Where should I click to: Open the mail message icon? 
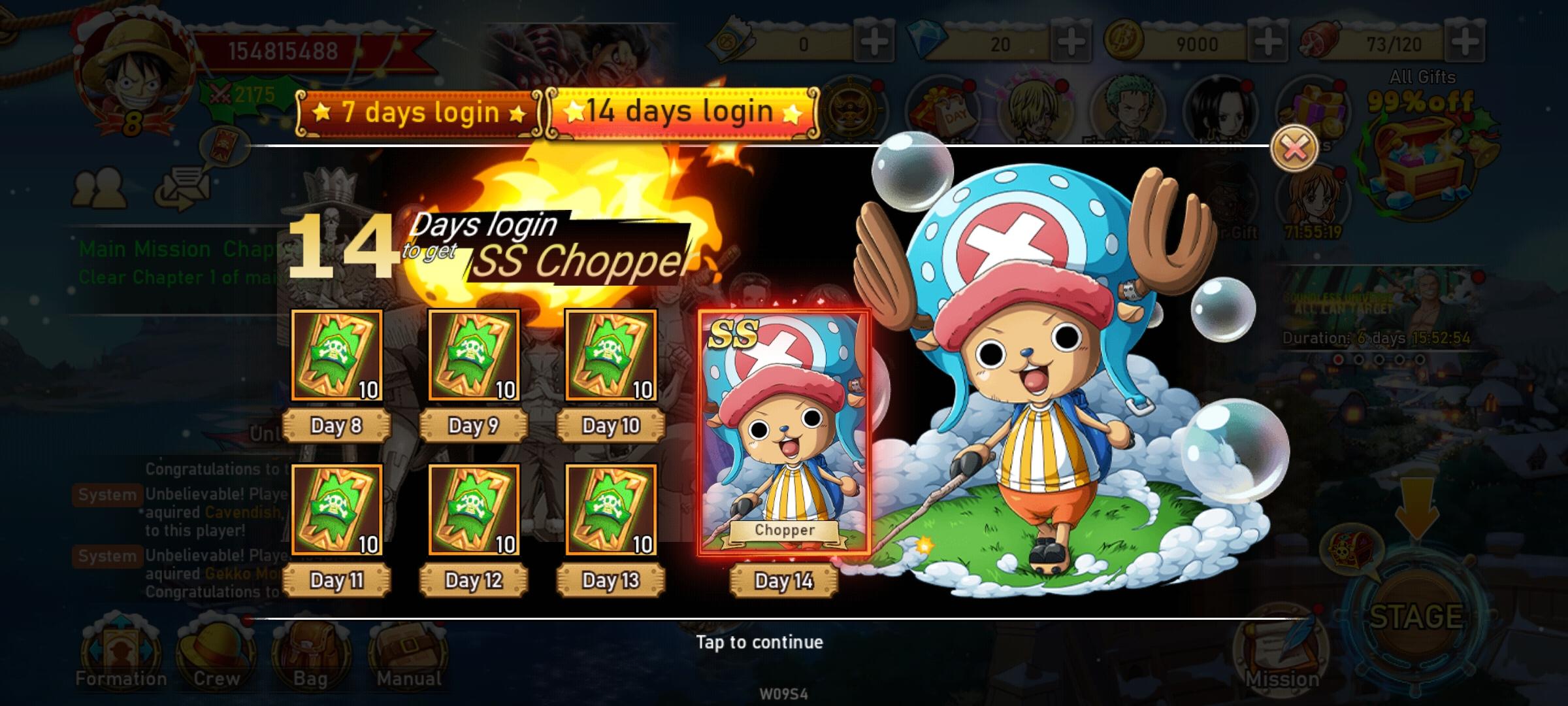click(186, 190)
